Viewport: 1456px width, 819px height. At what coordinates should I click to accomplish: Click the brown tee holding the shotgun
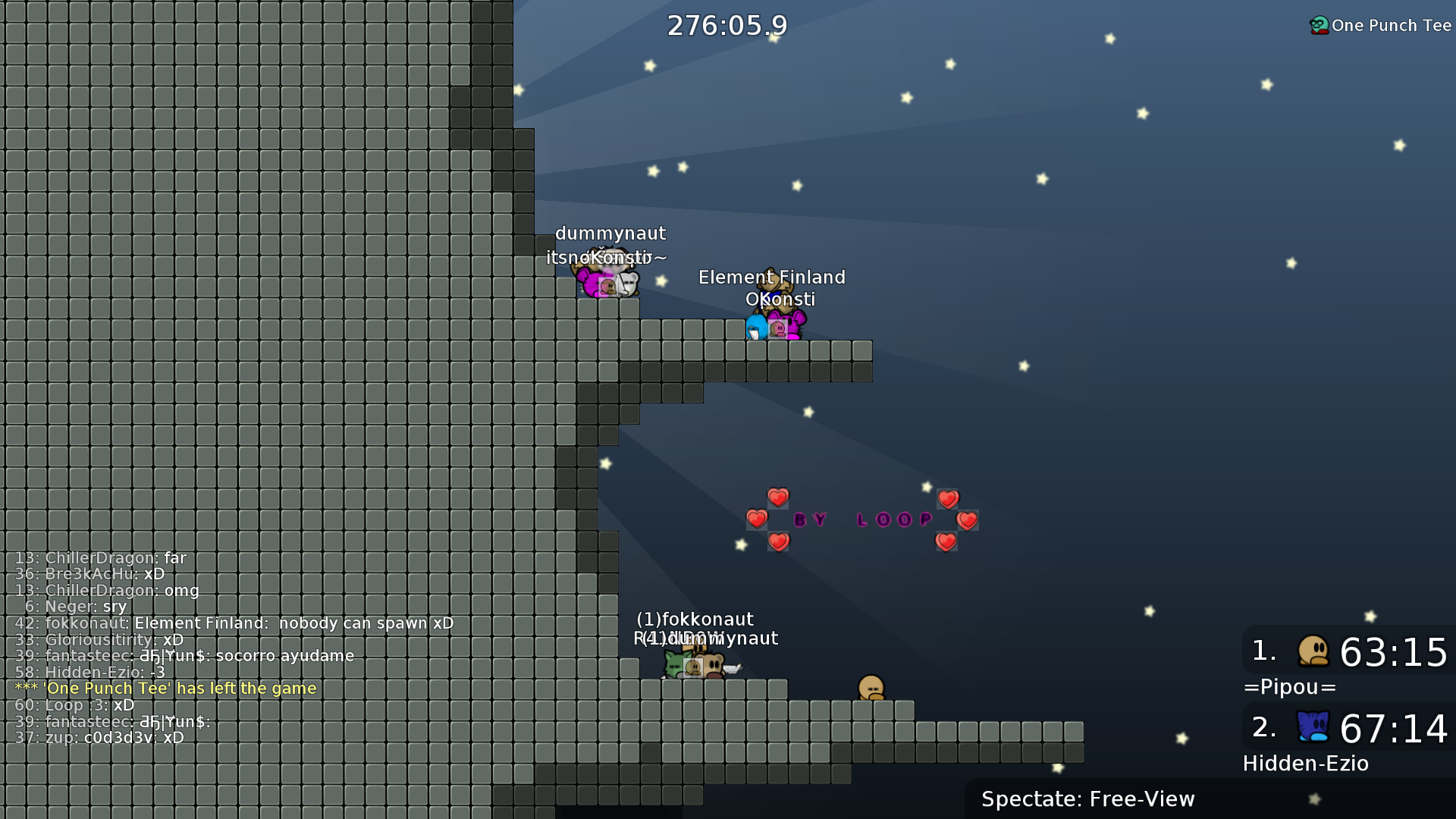click(x=714, y=665)
